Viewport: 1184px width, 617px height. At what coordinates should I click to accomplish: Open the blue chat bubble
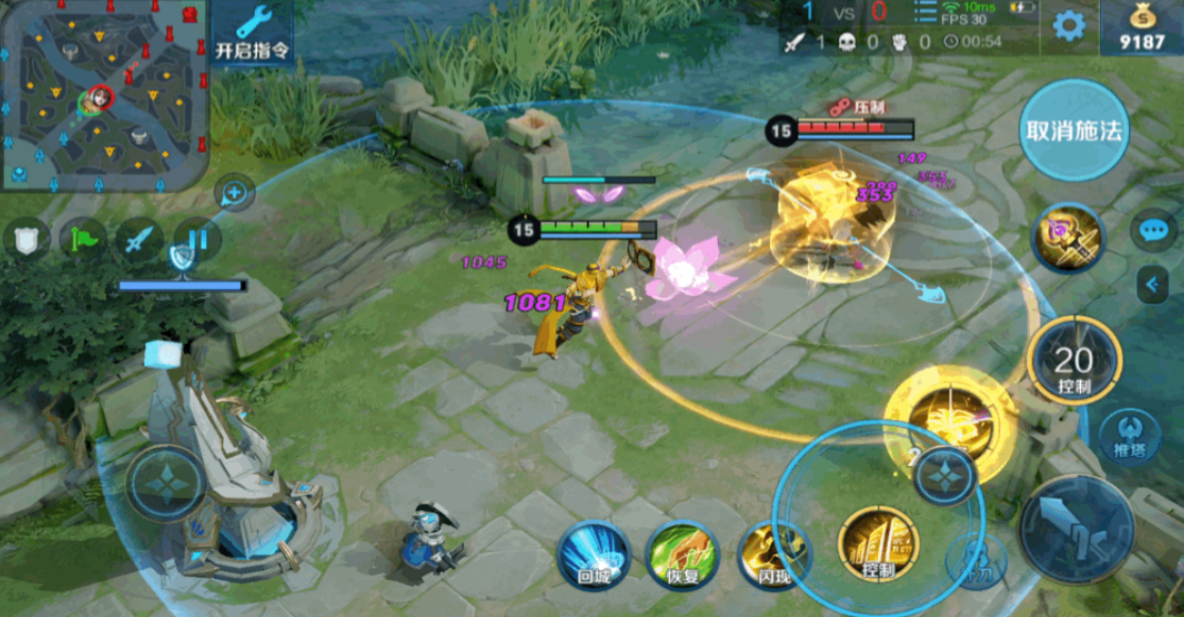pos(1153,231)
